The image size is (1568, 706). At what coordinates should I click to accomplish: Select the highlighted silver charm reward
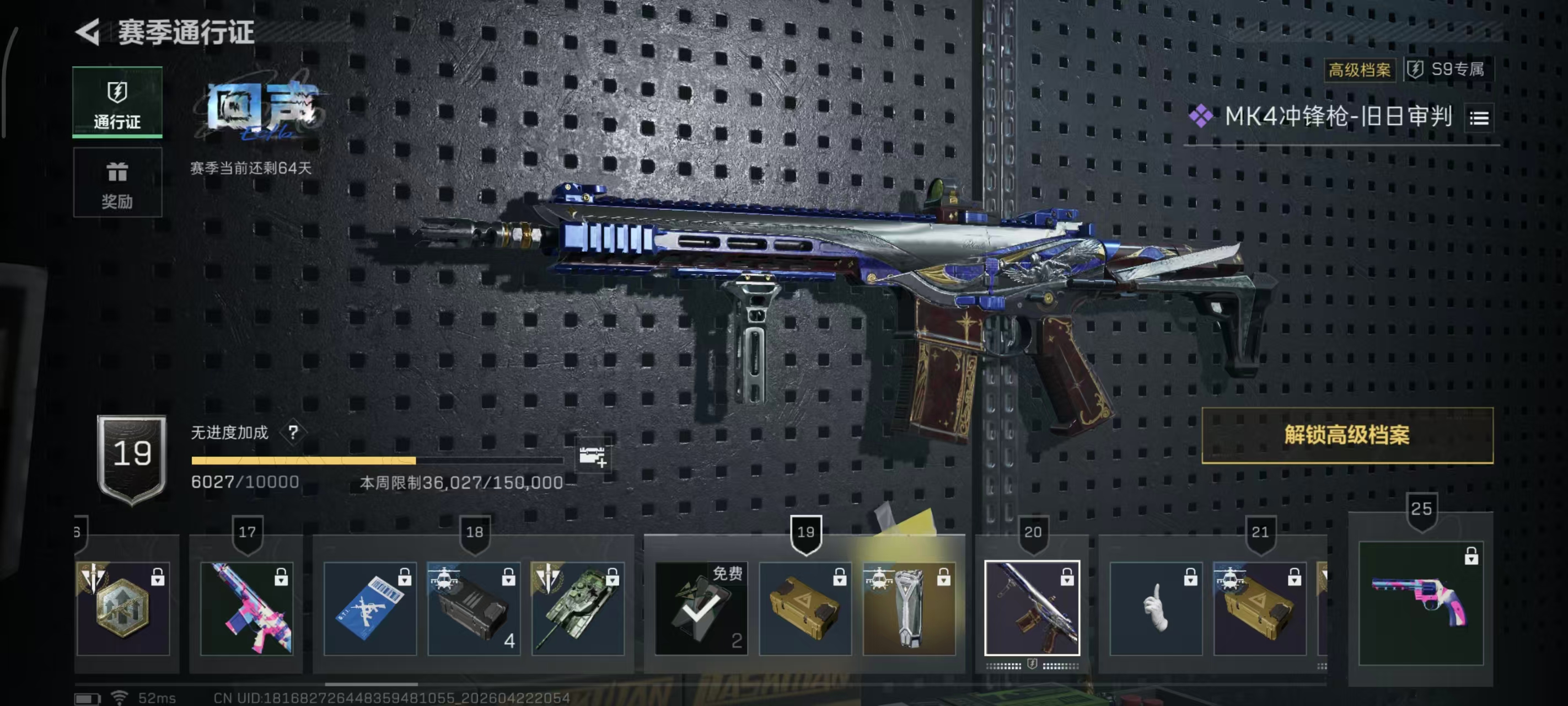click(x=908, y=608)
